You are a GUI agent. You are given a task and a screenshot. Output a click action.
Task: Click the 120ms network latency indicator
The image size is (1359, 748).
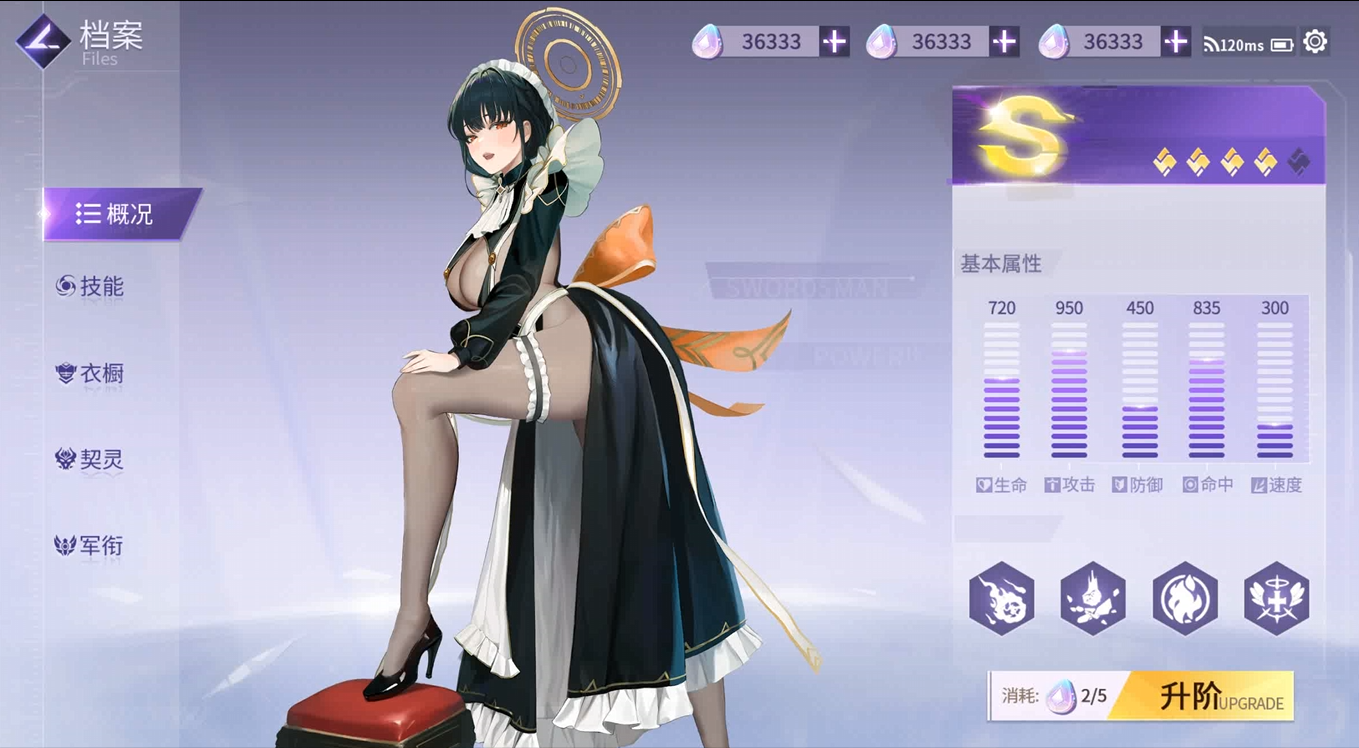tap(1231, 42)
